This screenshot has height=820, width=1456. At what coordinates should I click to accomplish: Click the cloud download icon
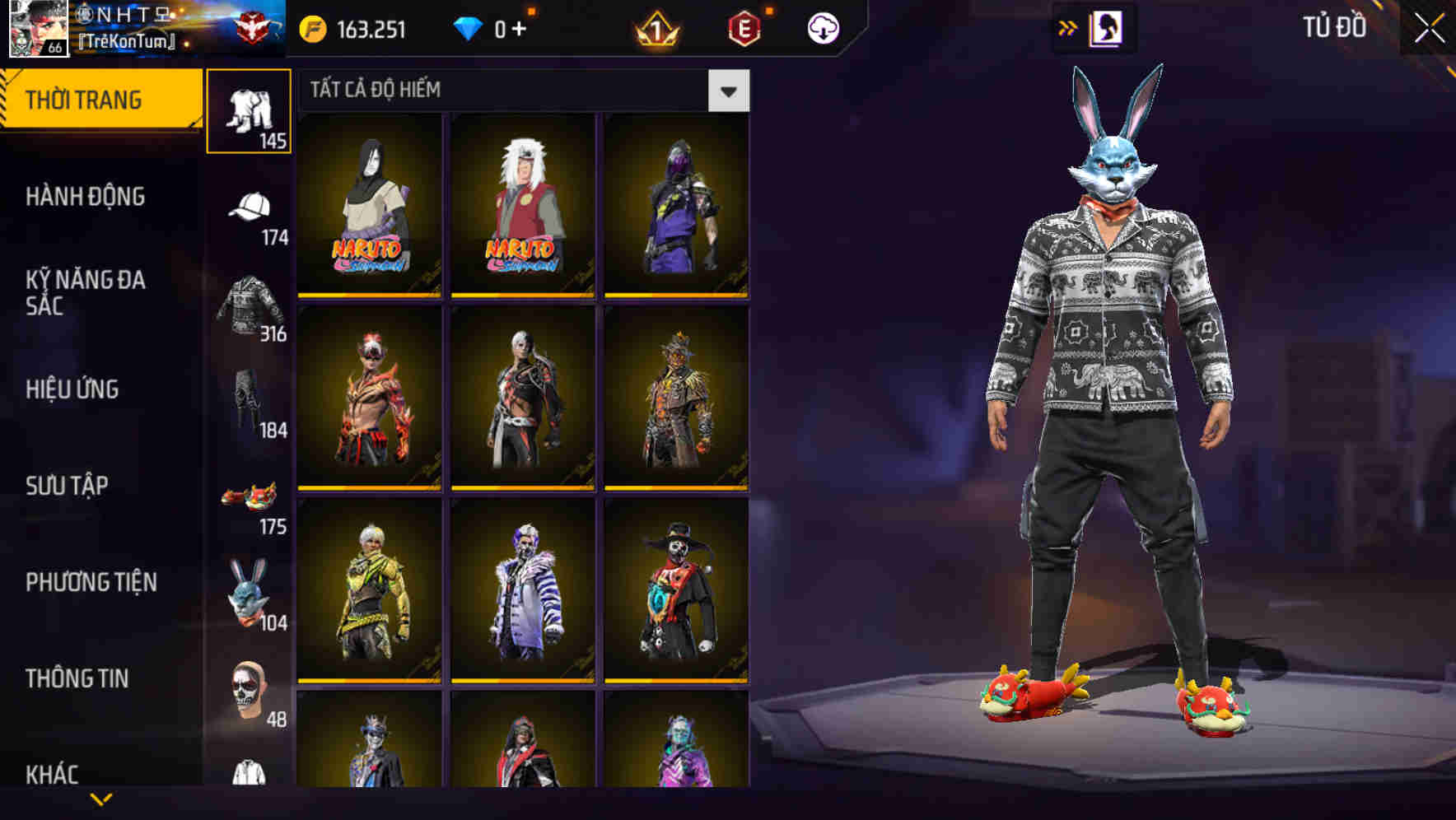pyautogui.click(x=823, y=26)
